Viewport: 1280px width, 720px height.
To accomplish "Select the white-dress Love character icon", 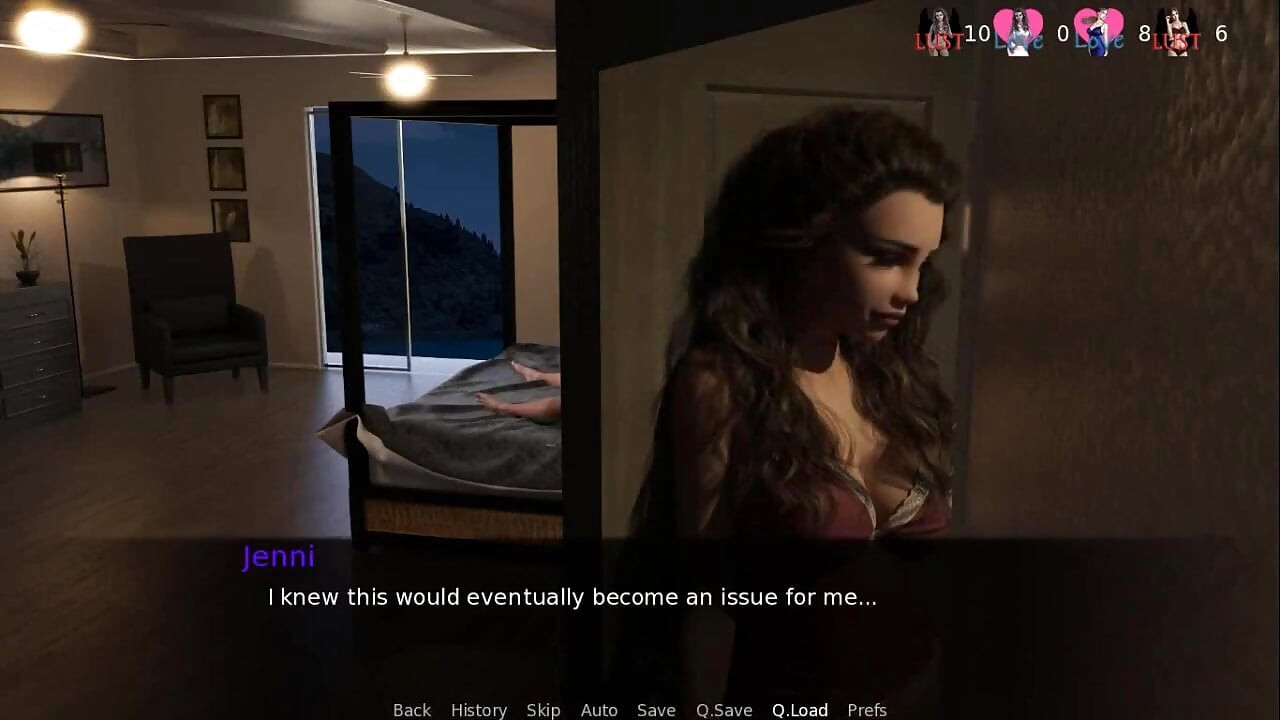I will (1020, 25).
